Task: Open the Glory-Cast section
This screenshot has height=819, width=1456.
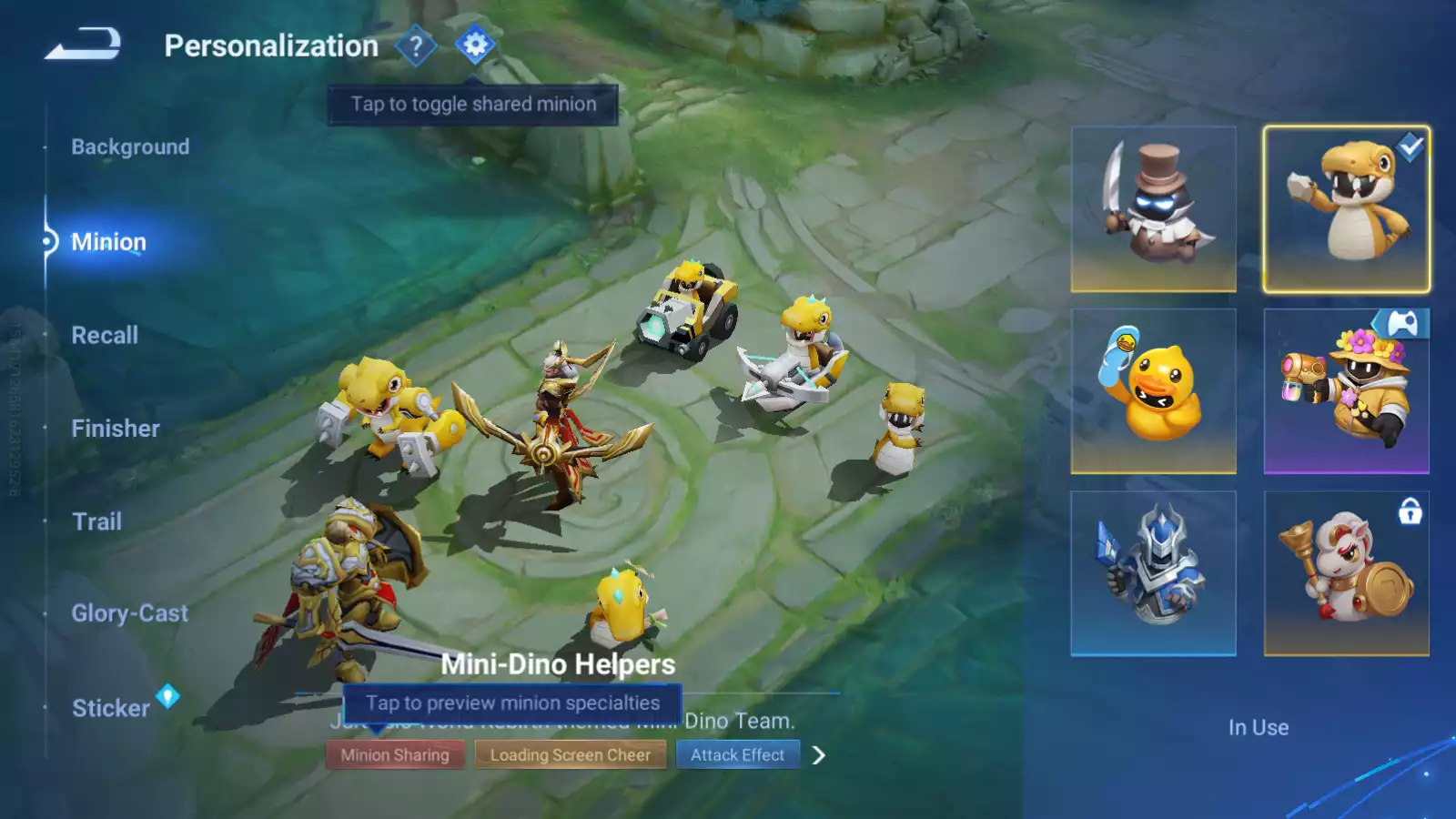Action: 129,613
